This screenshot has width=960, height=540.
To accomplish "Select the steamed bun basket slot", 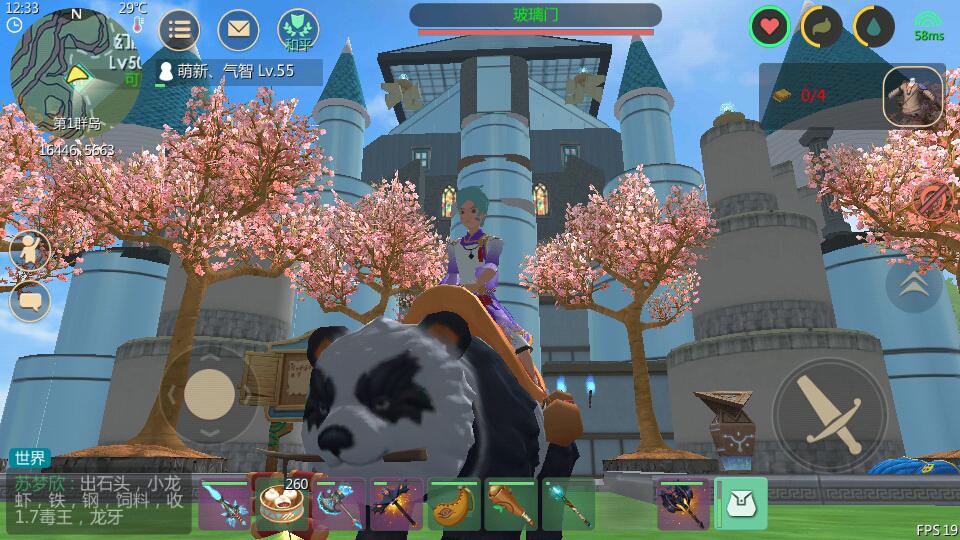I will point(282,504).
